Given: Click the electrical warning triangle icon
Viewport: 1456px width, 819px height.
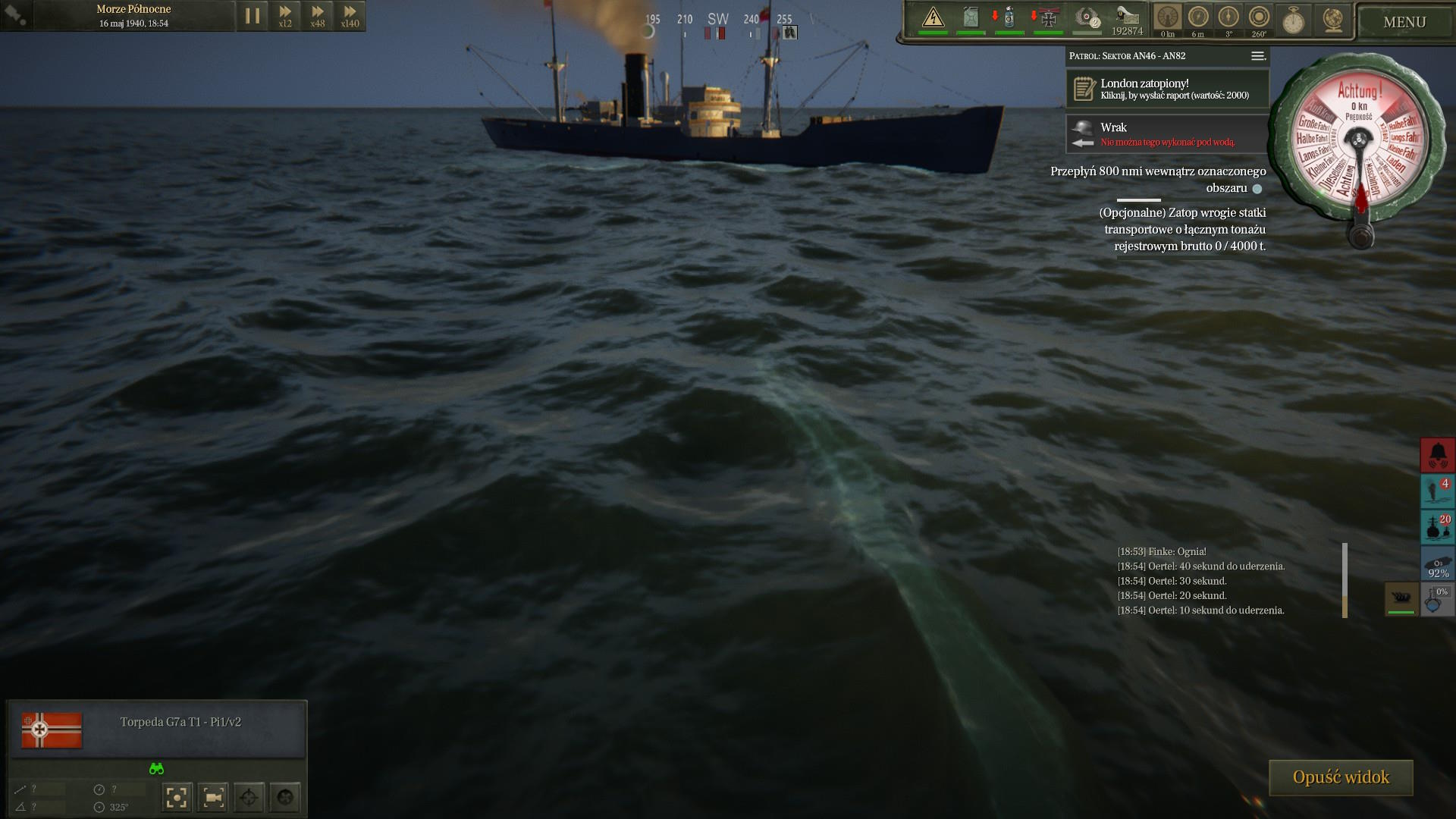Looking at the screenshot, I should coord(933,18).
